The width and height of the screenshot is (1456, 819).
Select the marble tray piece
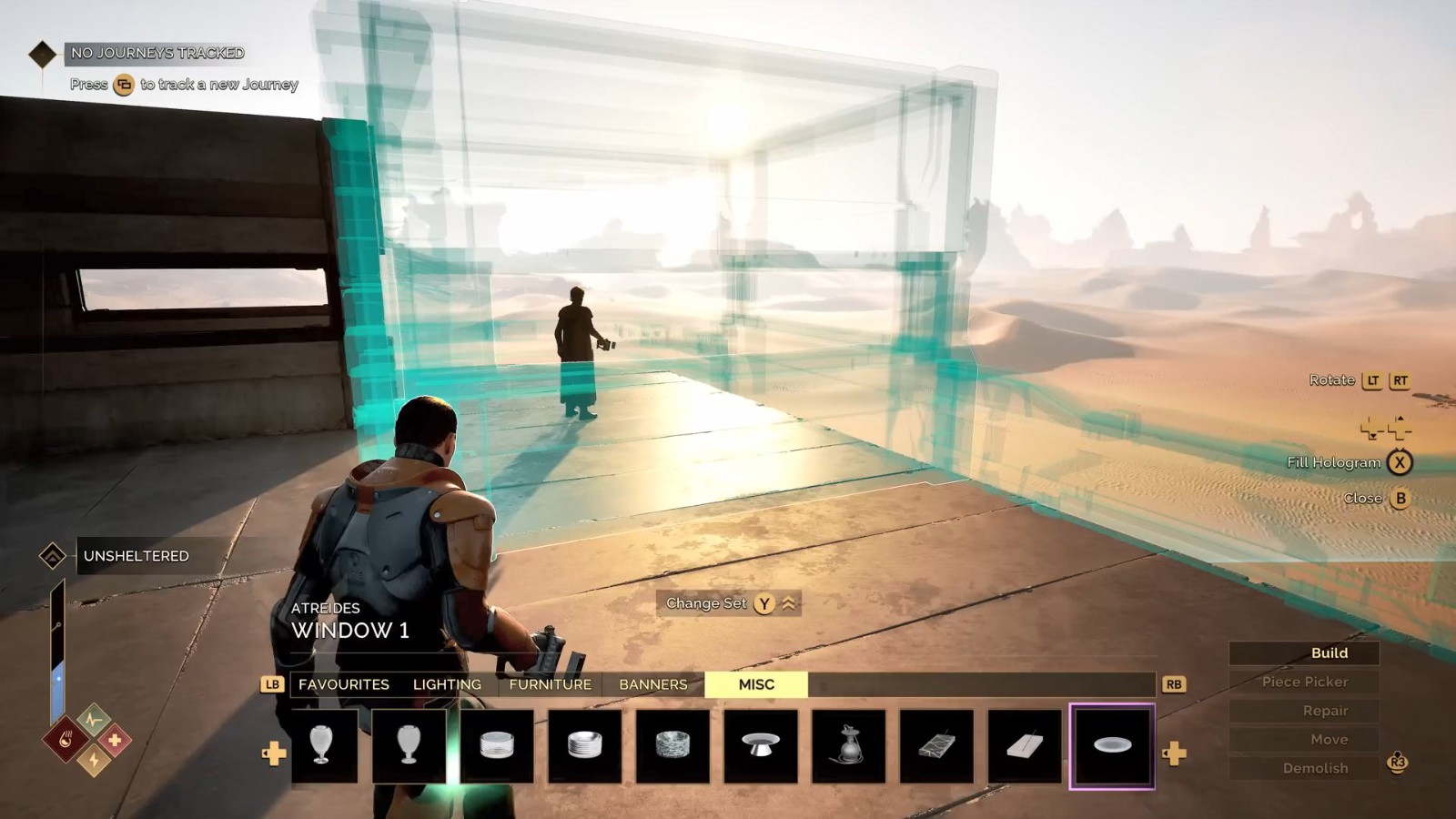point(936,746)
